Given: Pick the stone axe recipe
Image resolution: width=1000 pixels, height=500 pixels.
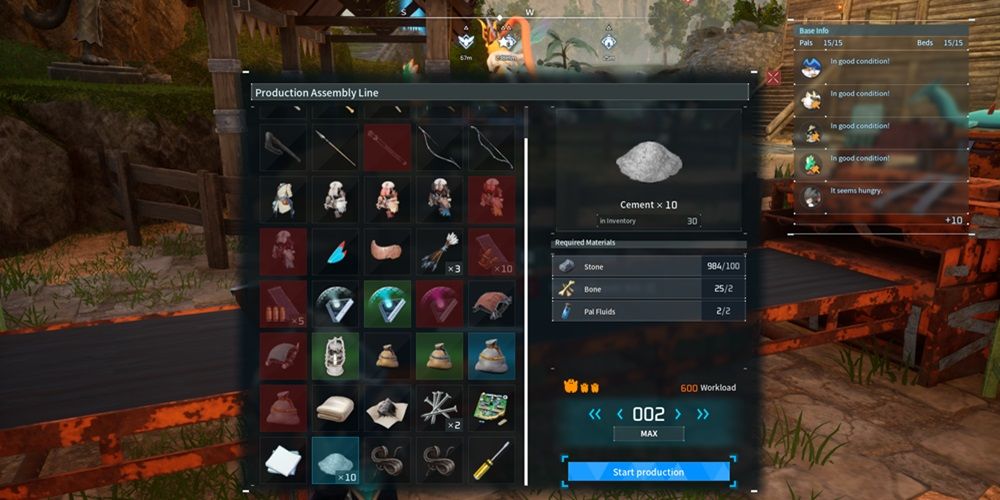Looking at the screenshot, I should point(284,147).
